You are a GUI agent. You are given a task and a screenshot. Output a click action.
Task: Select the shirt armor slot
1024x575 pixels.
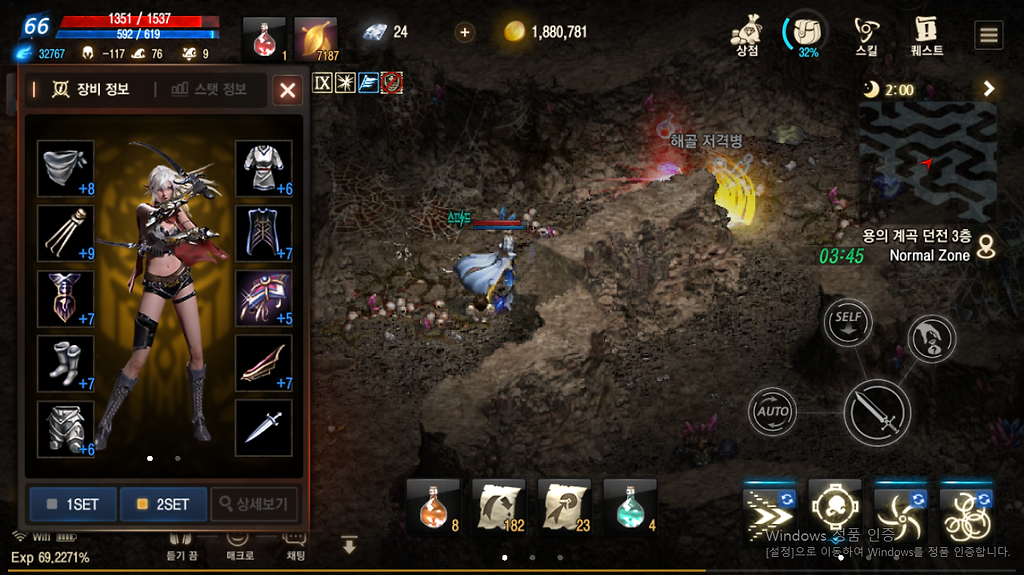[x=264, y=168]
